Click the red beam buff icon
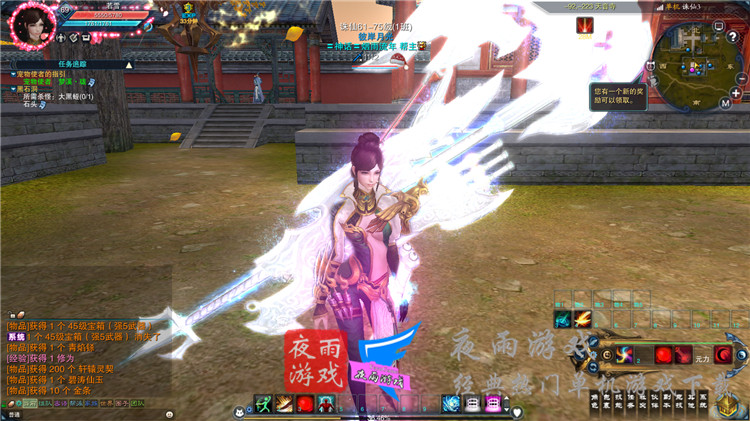This screenshot has height=421, width=750. tap(584, 26)
